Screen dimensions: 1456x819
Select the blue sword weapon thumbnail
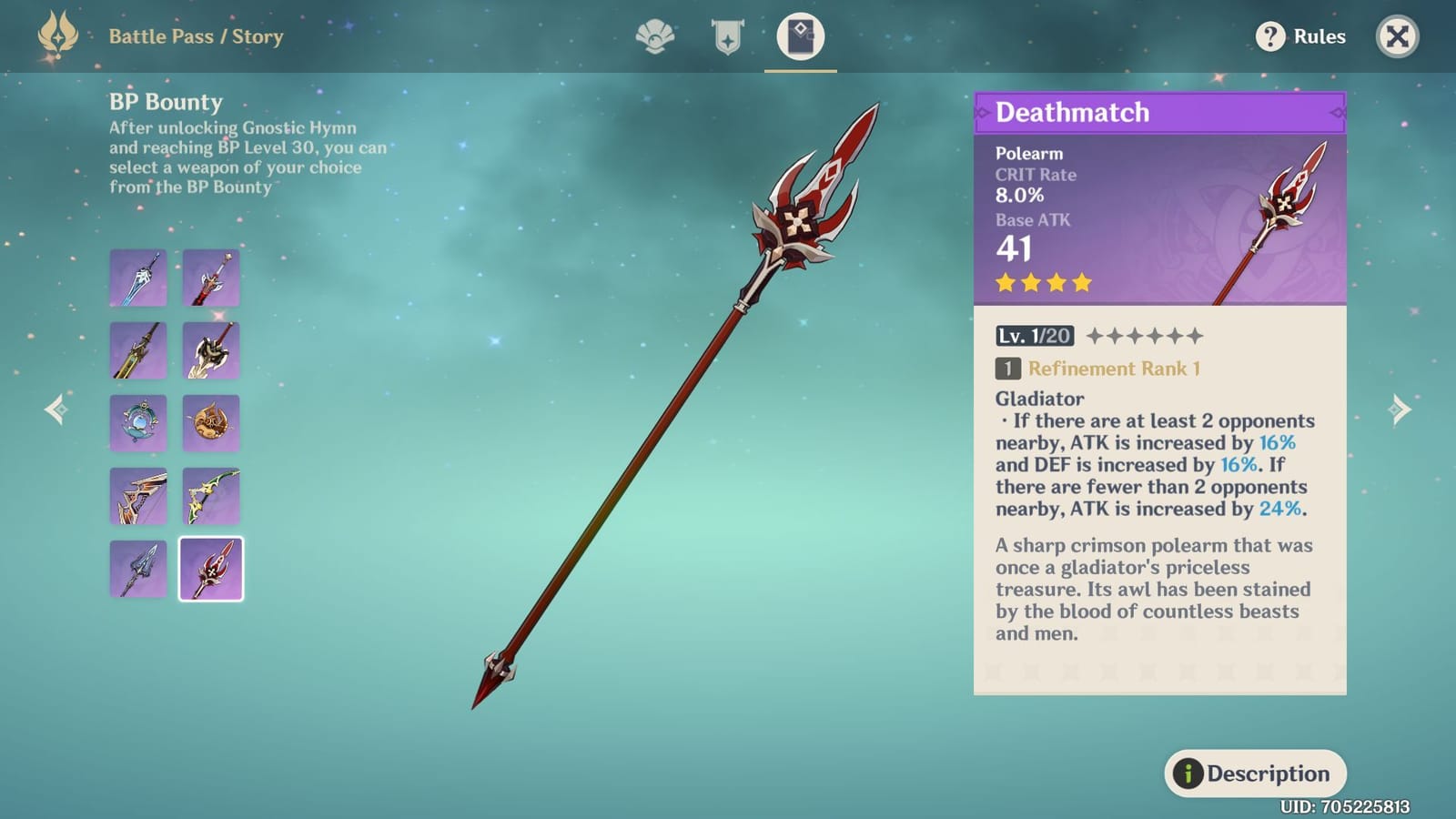tap(138, 278)
